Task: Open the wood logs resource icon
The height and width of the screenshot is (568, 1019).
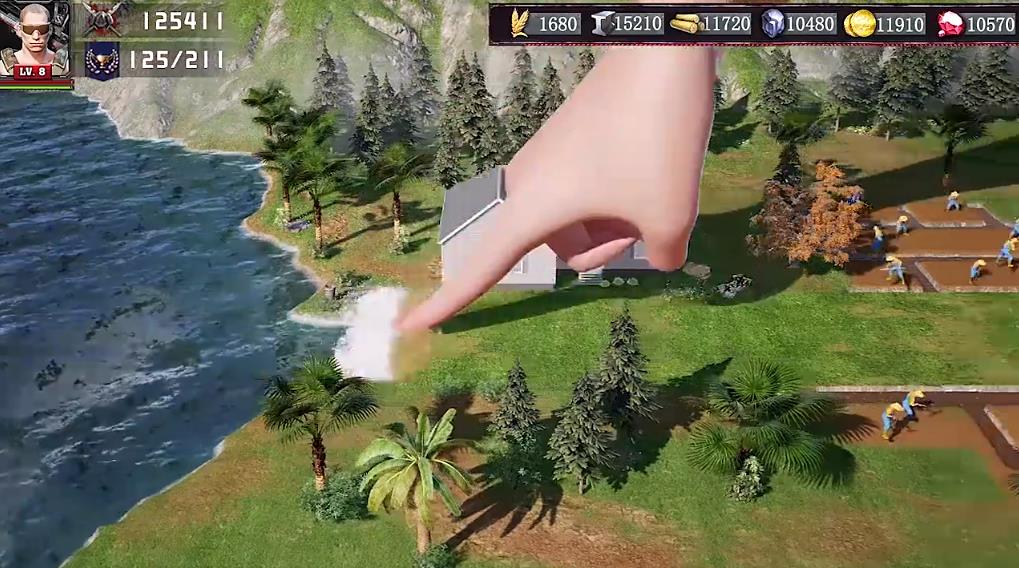Action: pyautogui.click(x=685, y=24)
